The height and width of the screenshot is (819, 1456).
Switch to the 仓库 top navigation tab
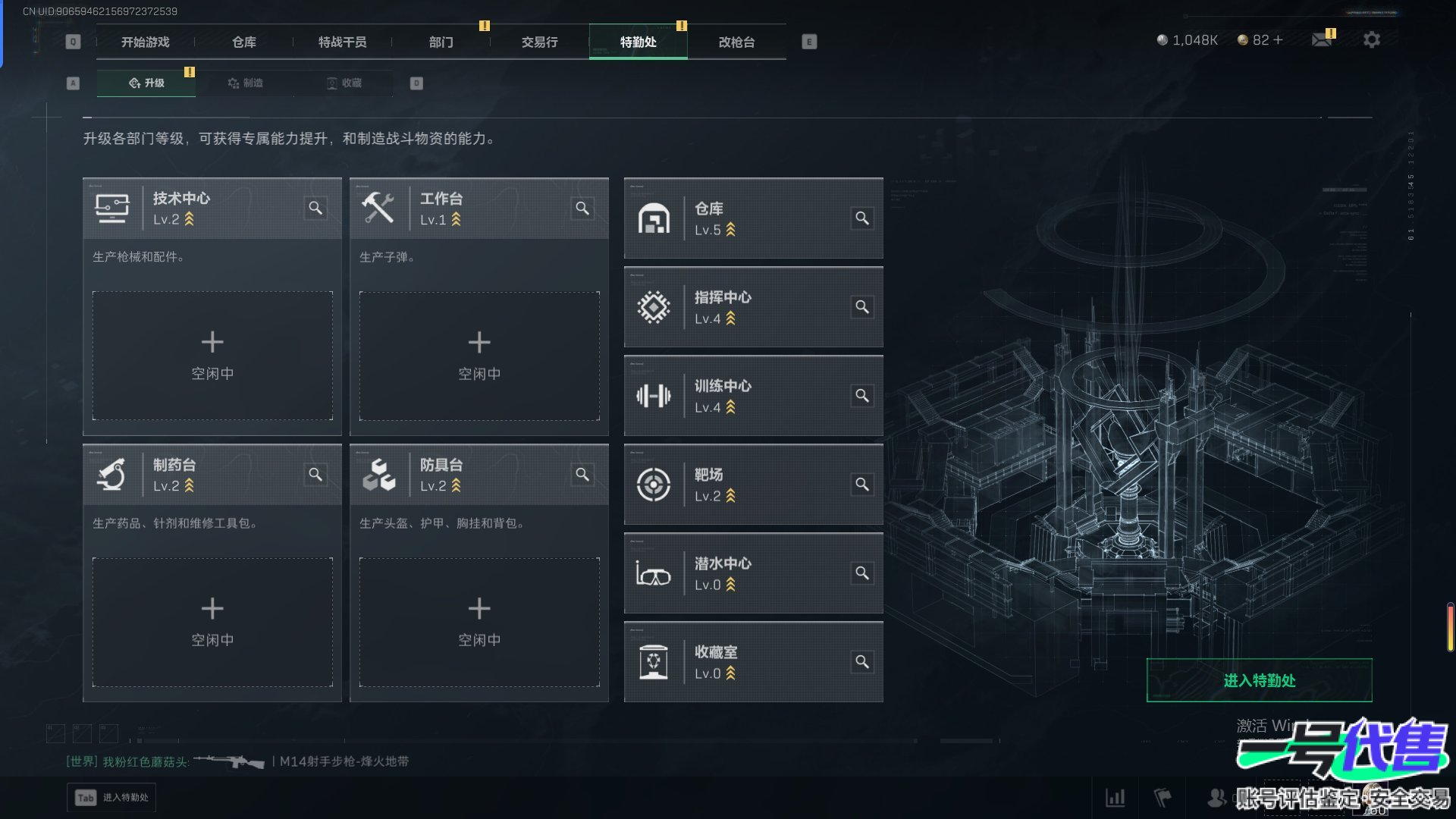(x=243, y=42)
